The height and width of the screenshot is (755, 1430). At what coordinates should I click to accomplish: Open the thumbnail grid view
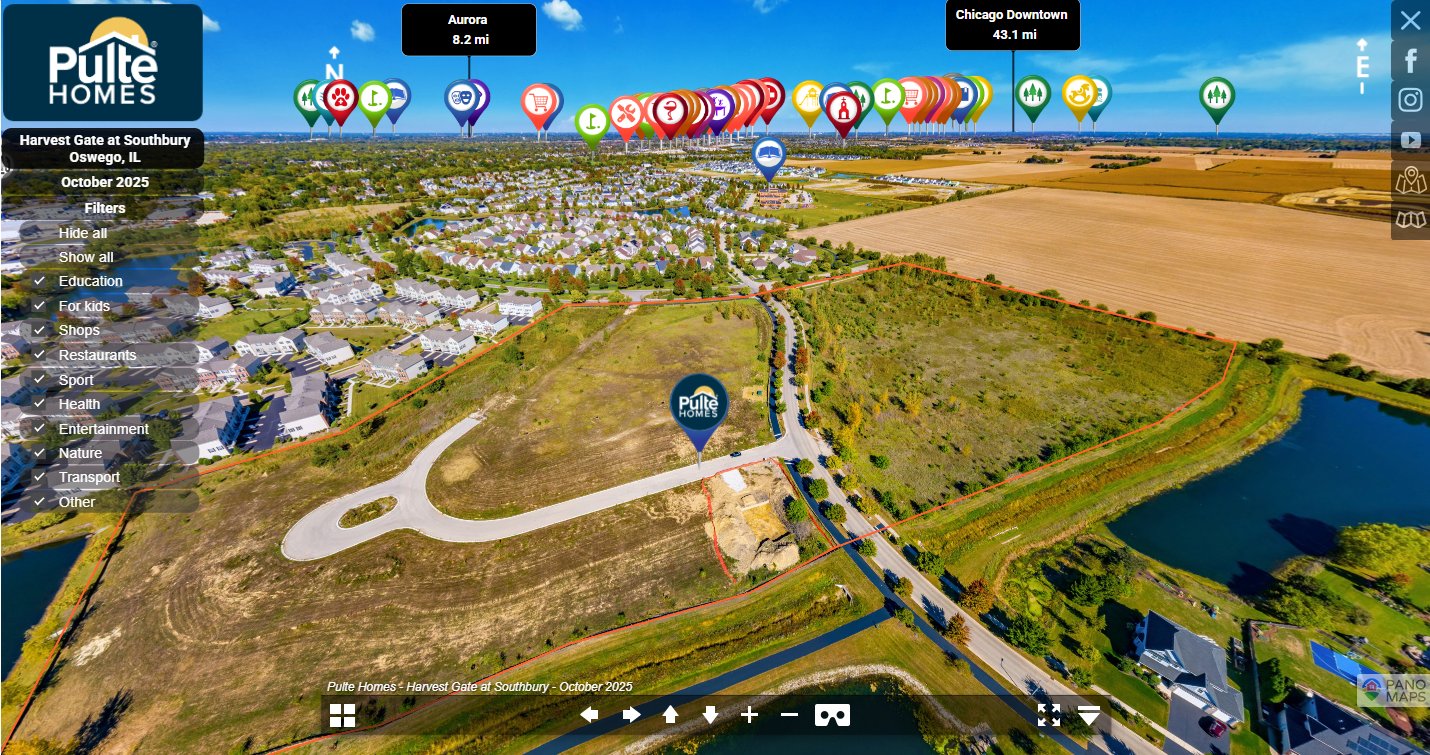343,715
